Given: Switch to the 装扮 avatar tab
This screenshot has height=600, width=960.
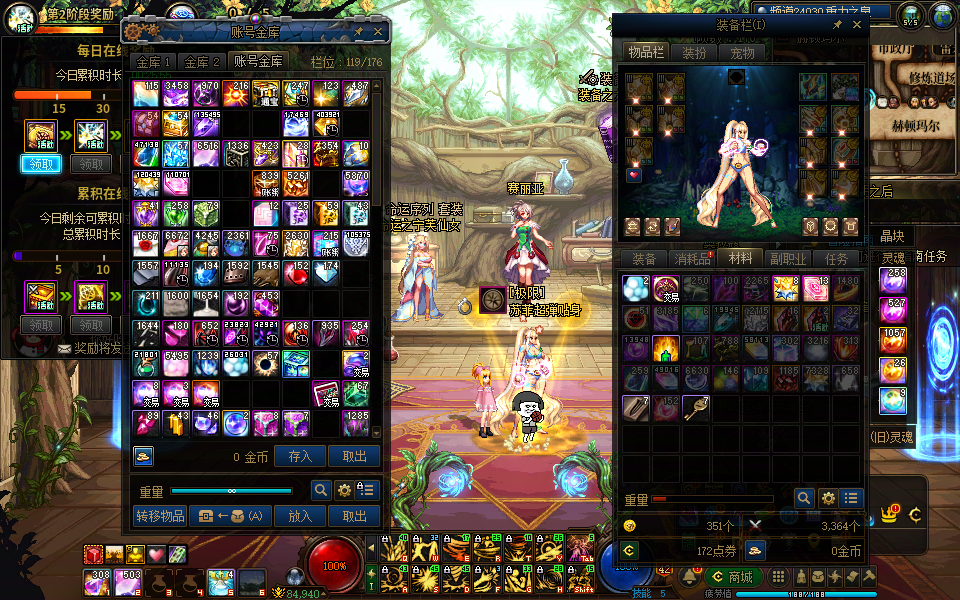Looking at the screenshot, I should coord(694,52).
